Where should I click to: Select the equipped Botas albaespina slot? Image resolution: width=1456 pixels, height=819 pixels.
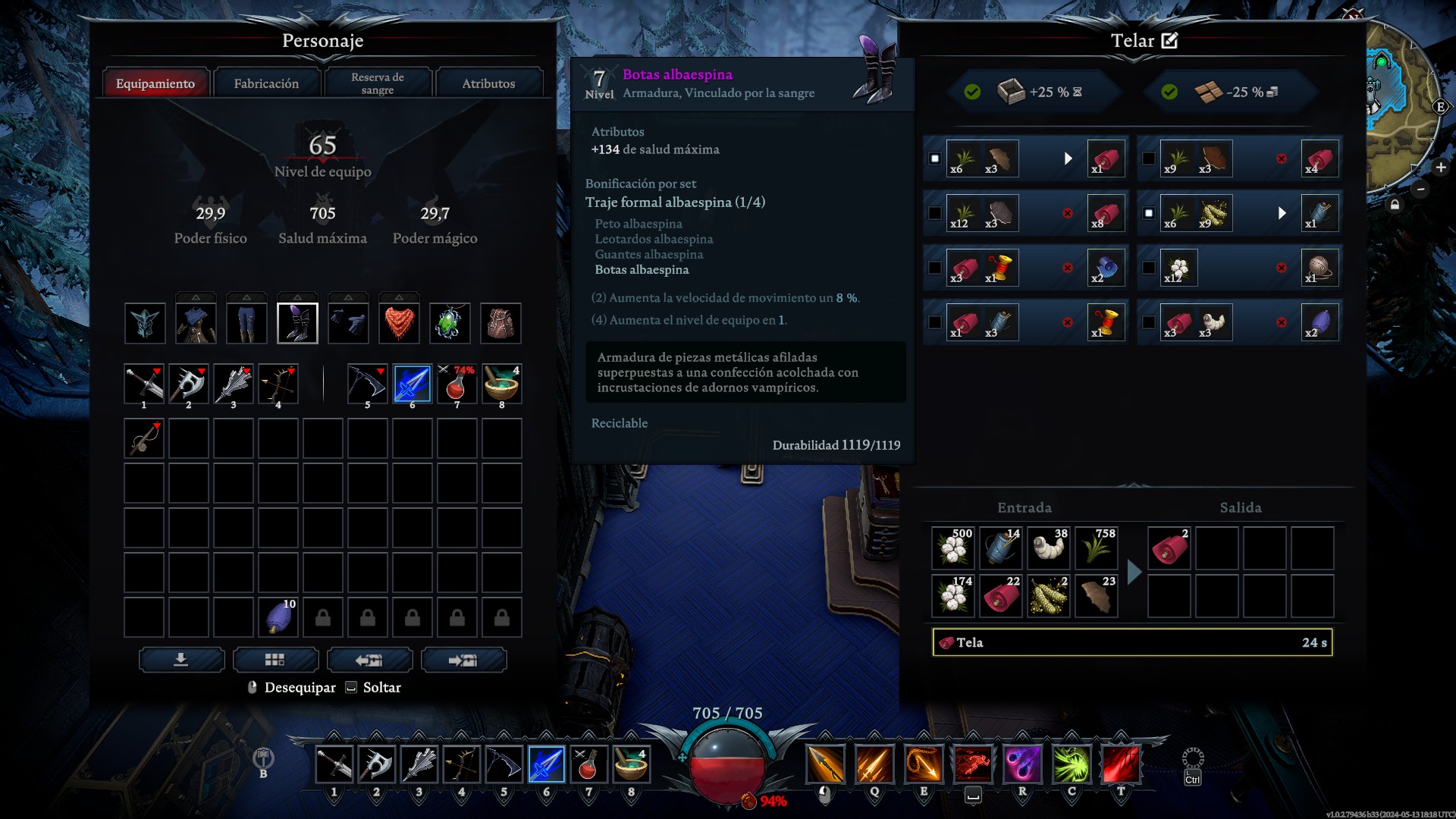coord(297,323)
